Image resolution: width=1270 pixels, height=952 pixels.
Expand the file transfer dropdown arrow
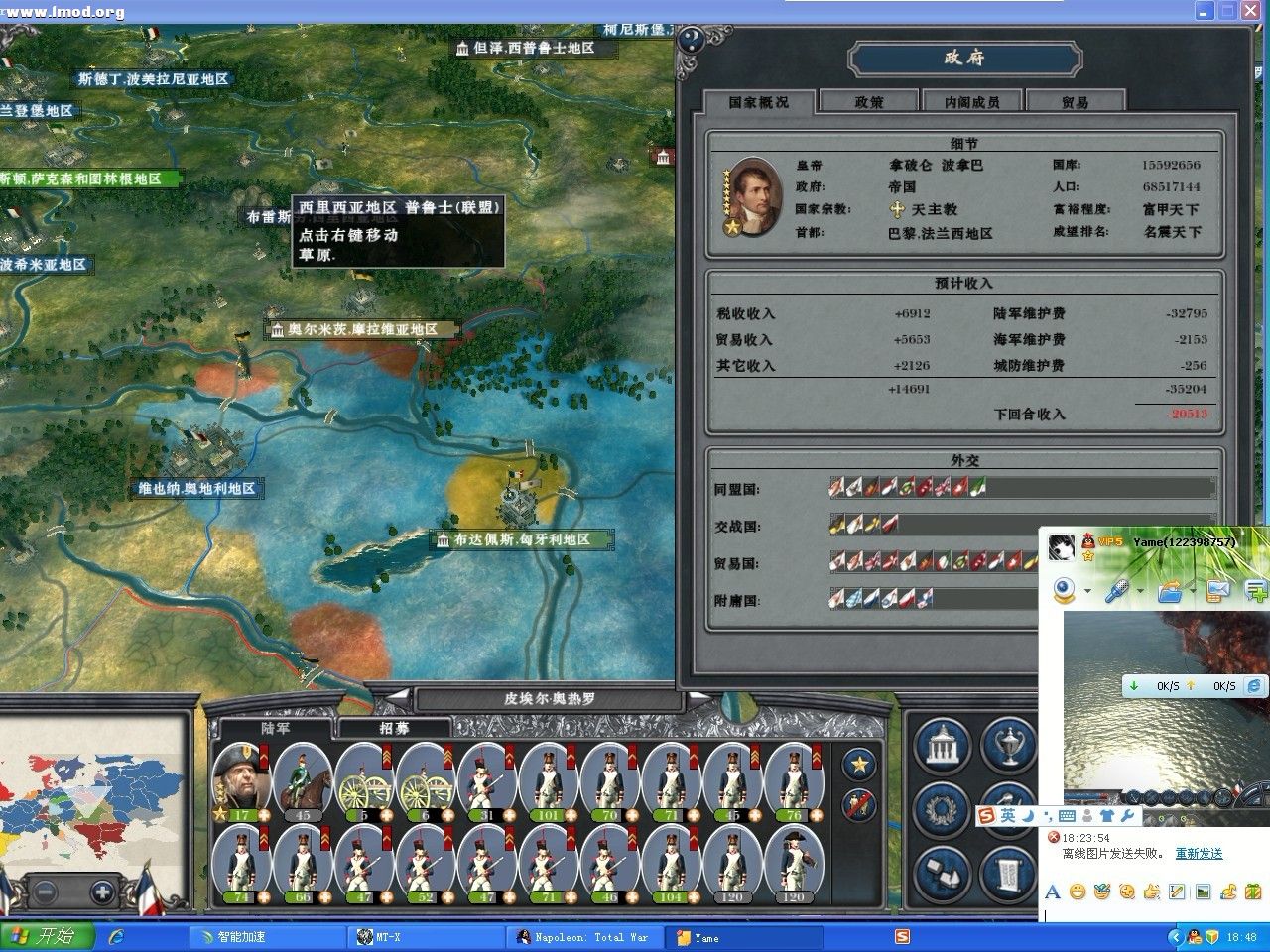[1194, 590]
